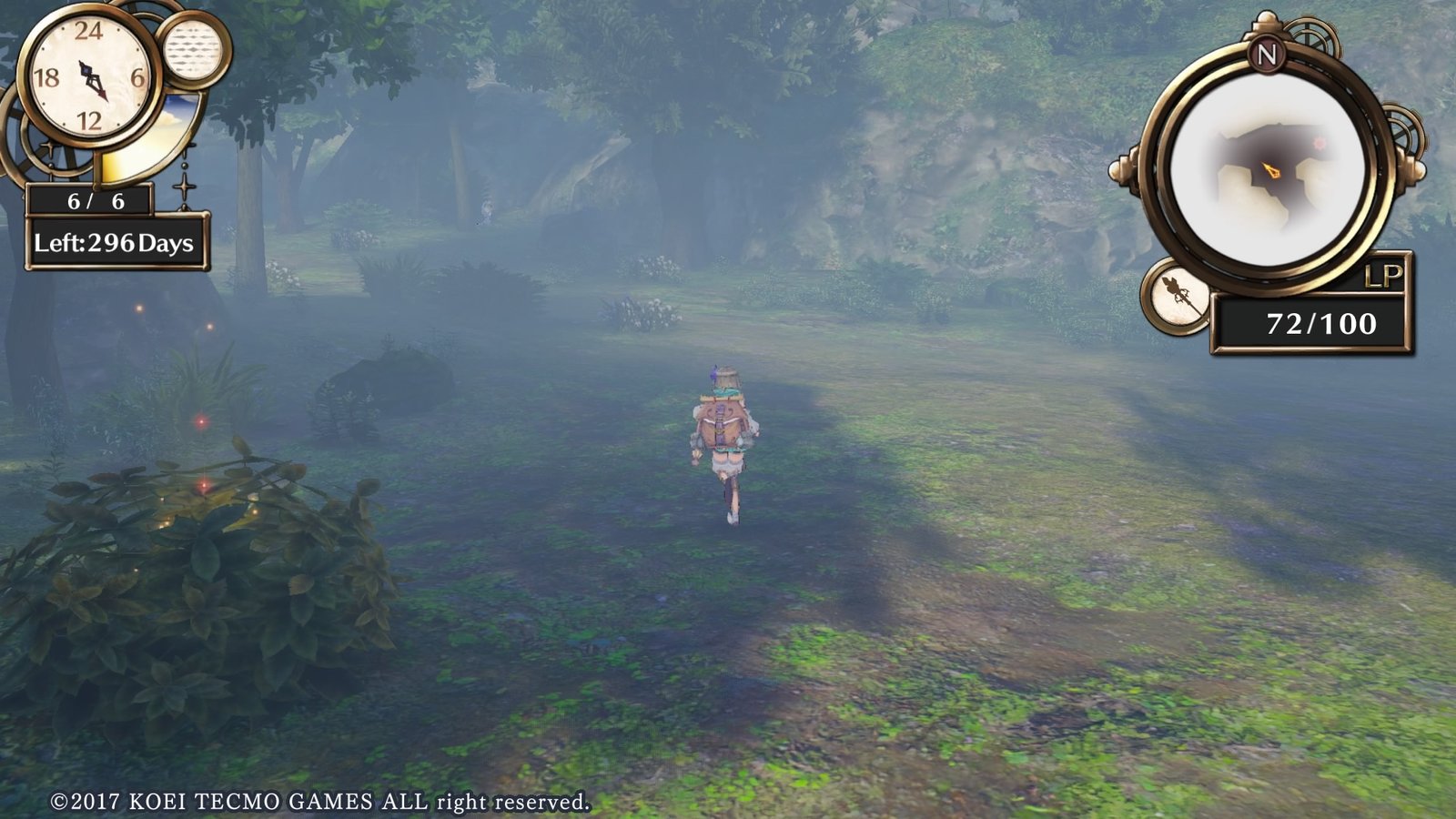Select the north compass marker on the minimap

coord(1267,55)
